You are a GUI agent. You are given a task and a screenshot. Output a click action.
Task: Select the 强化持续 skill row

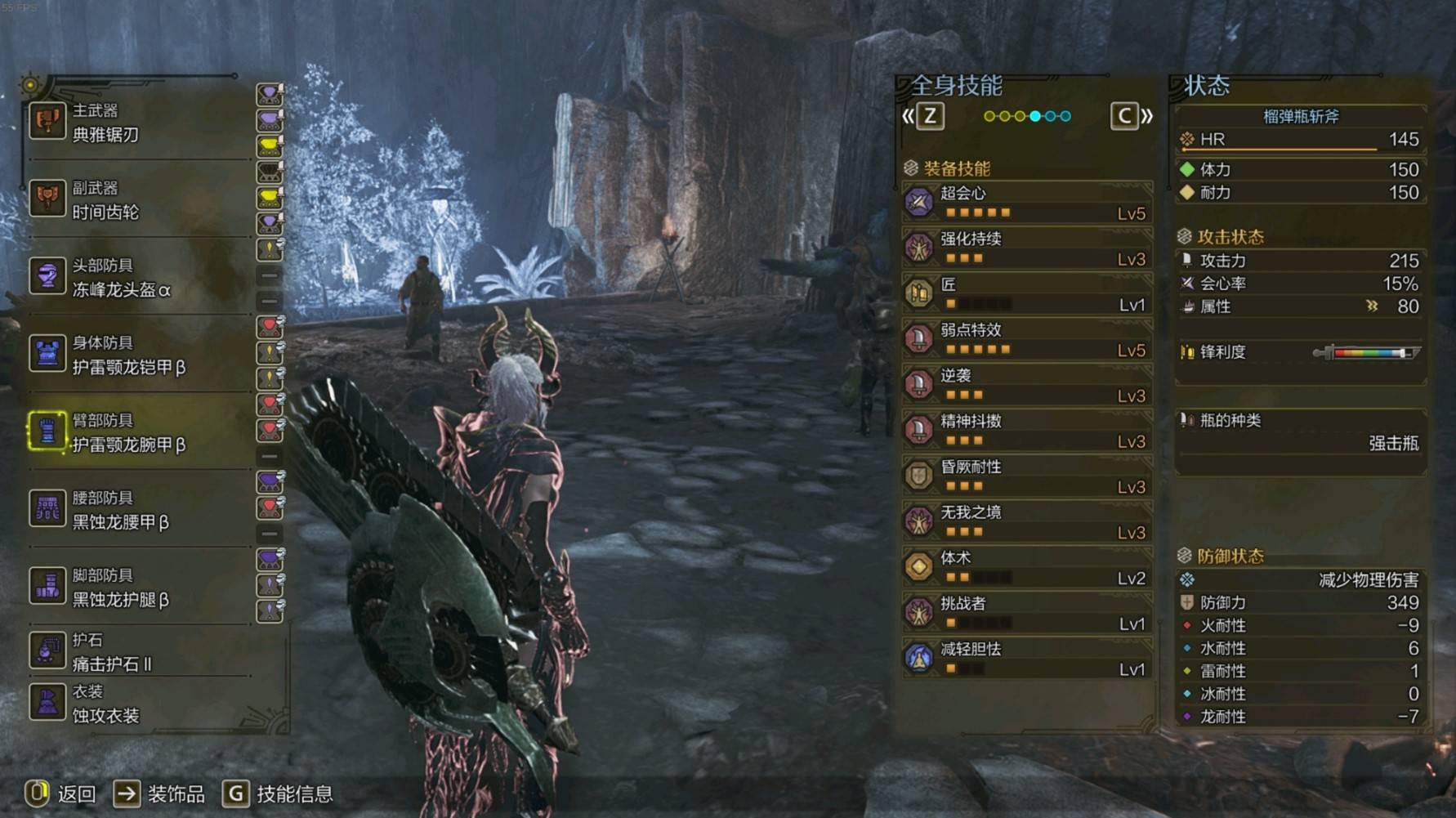pos(1027,248)
